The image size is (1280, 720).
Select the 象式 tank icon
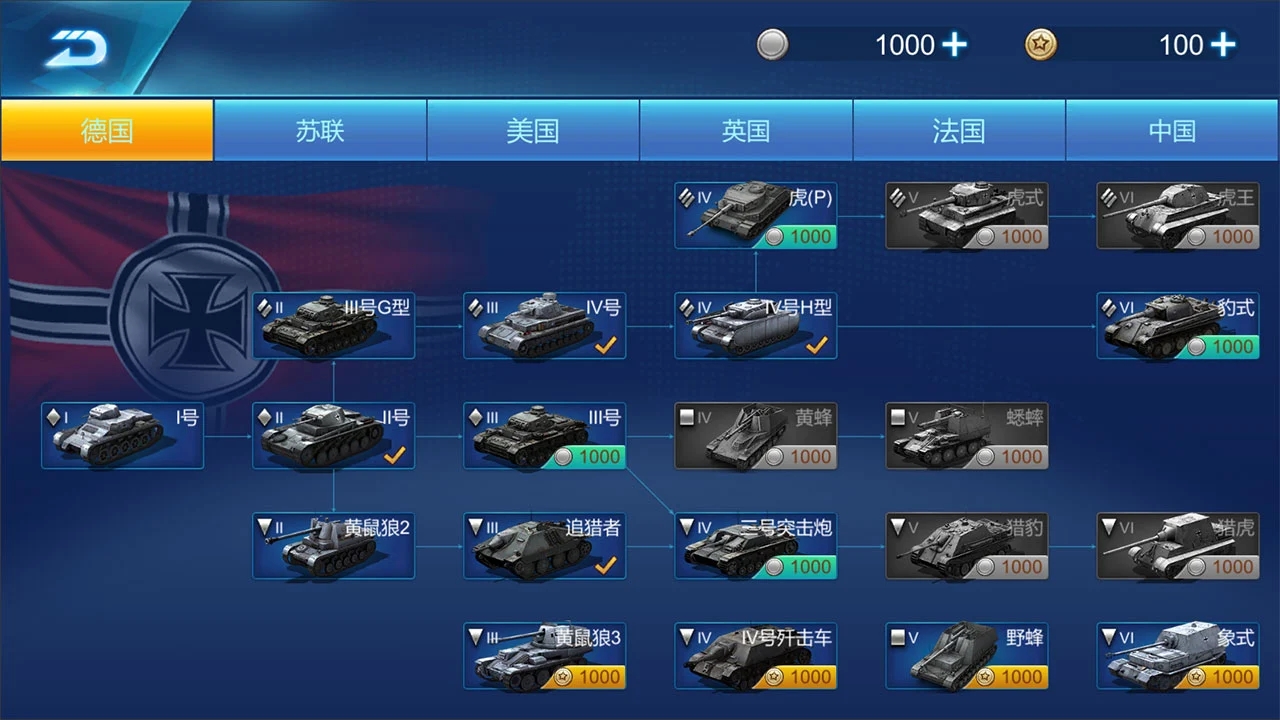pos(1177,656)
